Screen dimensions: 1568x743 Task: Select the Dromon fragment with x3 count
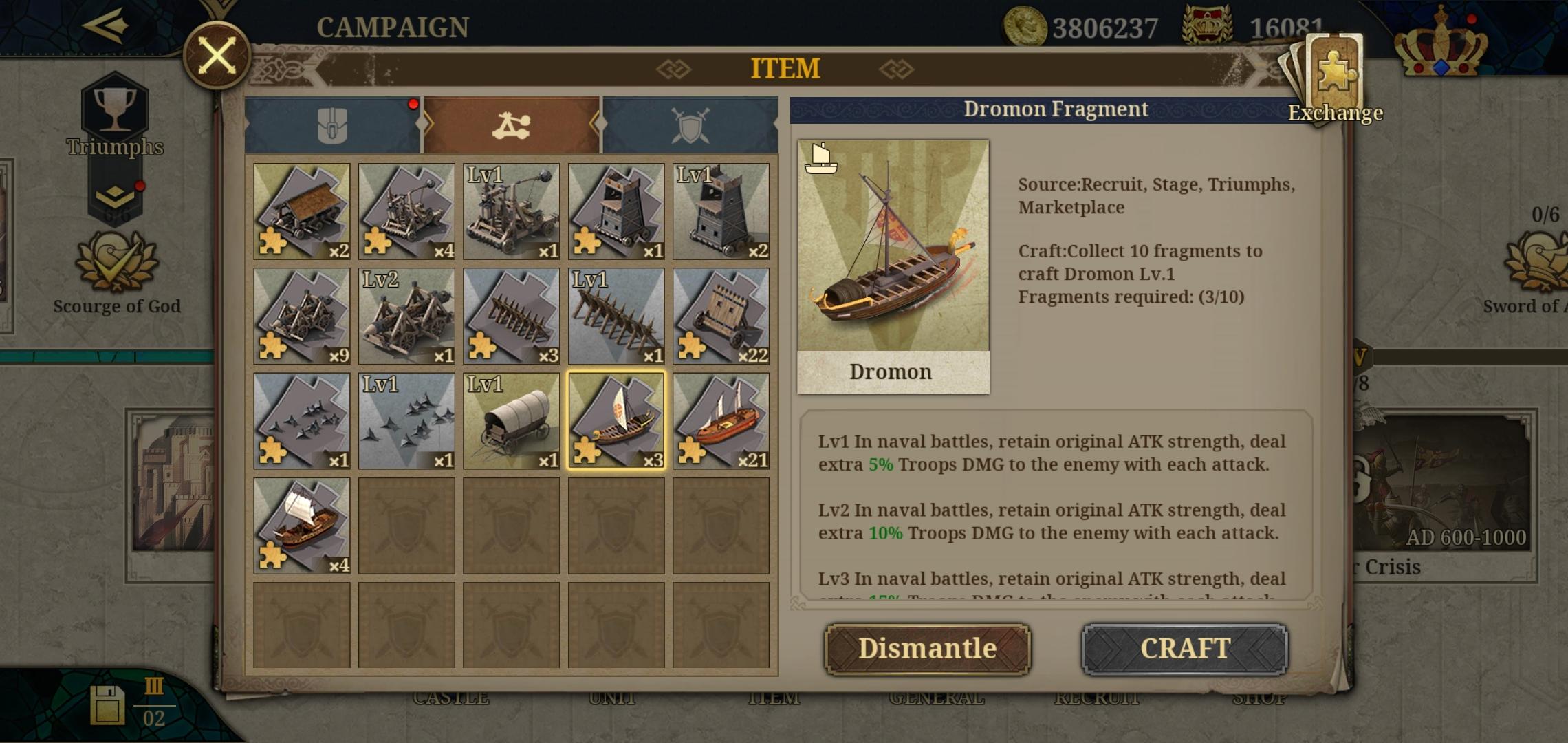[616, 420]
